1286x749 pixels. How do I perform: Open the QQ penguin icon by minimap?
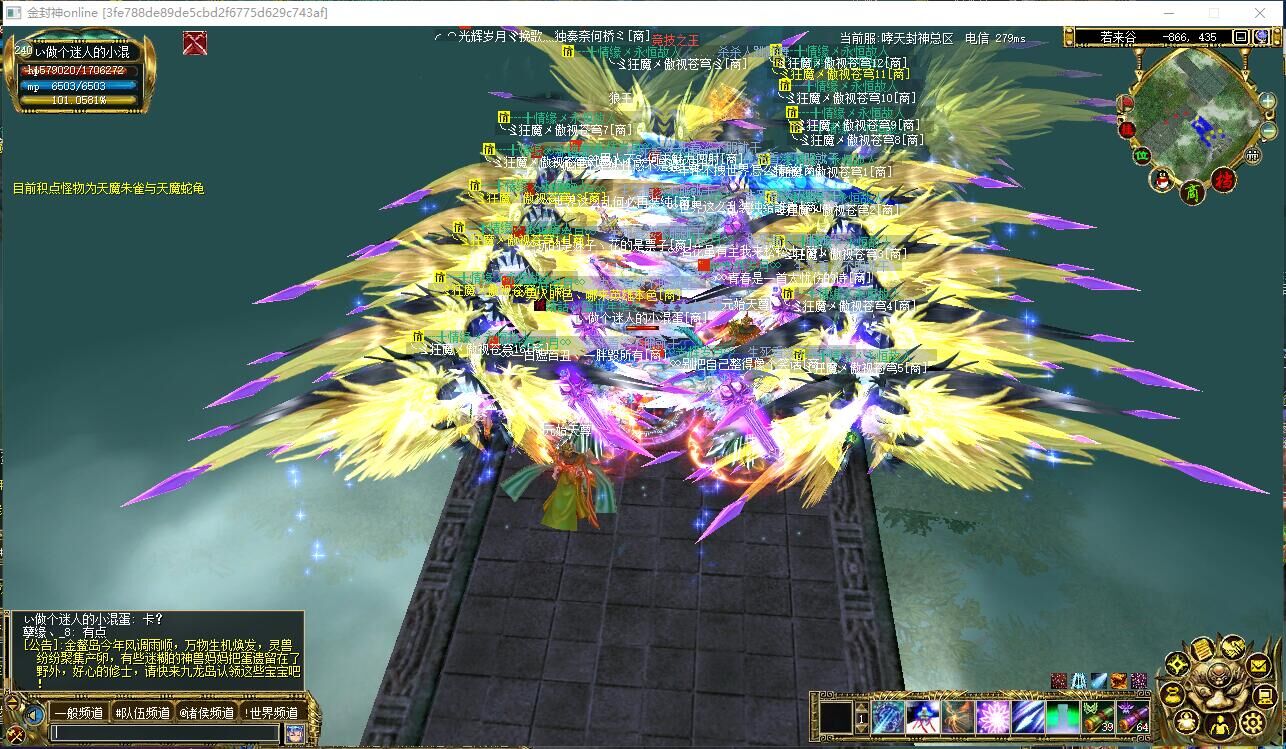[x=1162, y=180]
